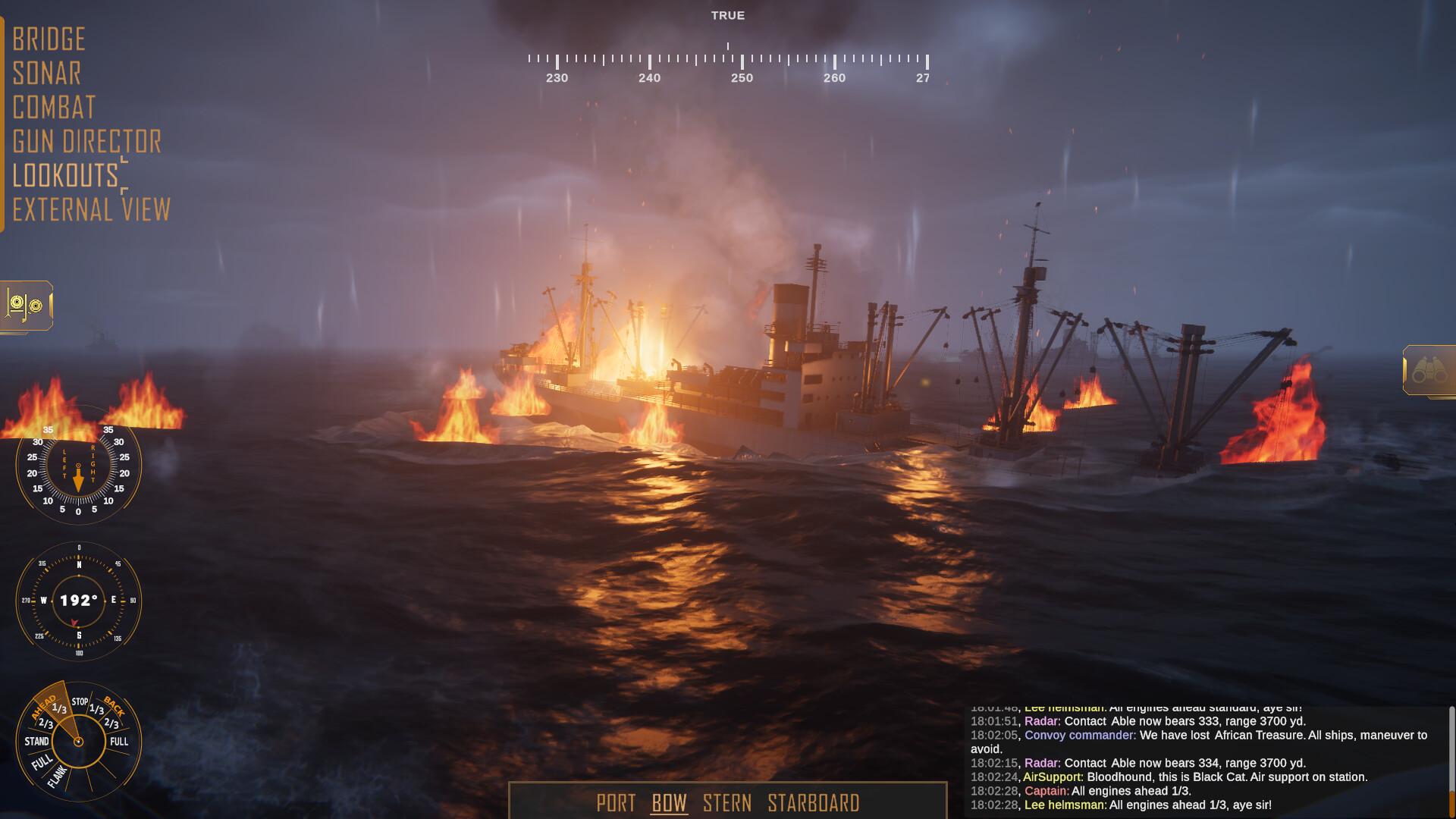Viewport: 1456px width, 819px height.
Task: Open the BRIDGE station
Action: coord(49,39)
